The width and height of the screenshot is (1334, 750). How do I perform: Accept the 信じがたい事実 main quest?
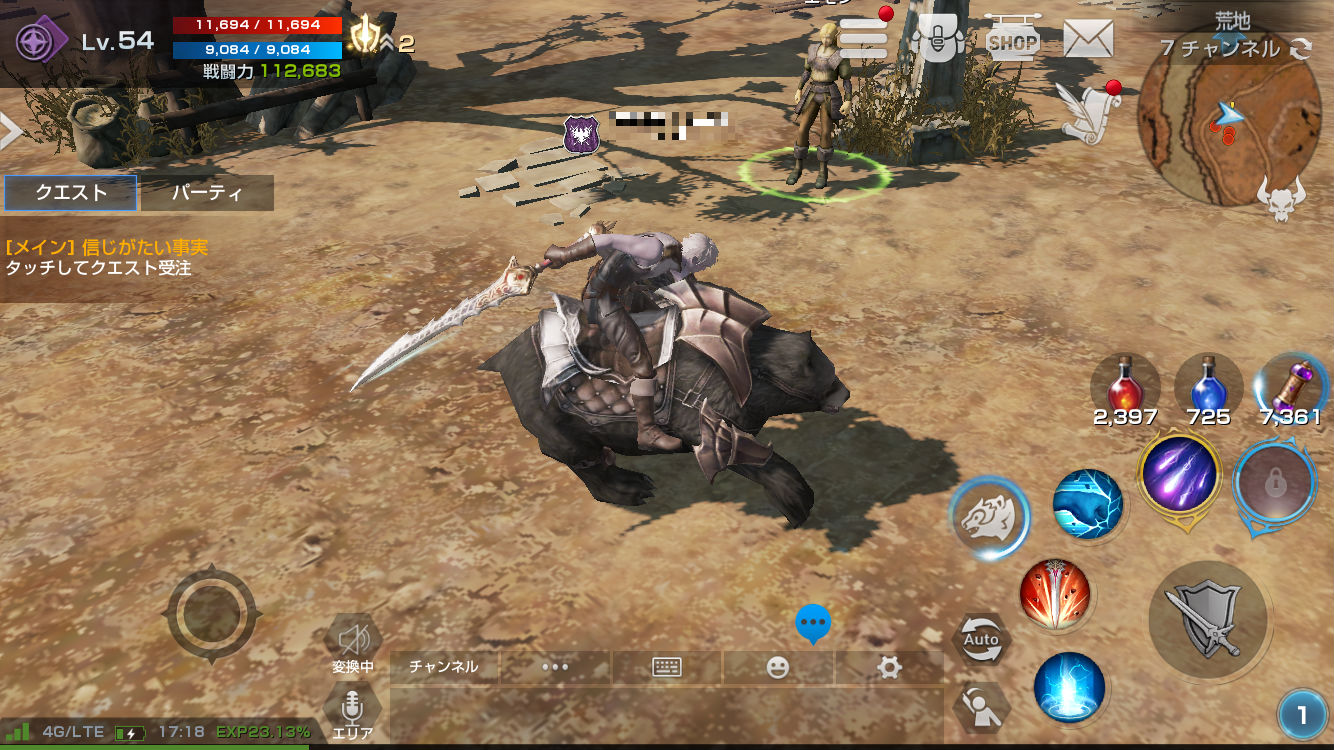click(107, 258)
